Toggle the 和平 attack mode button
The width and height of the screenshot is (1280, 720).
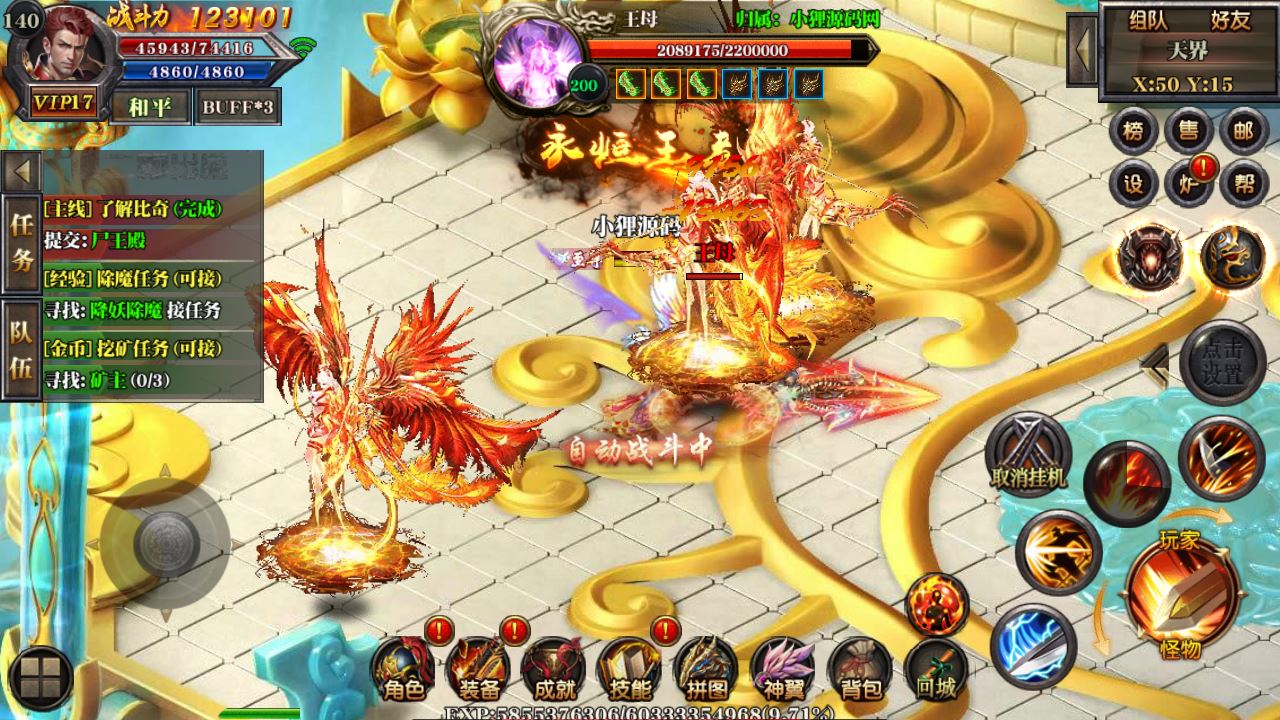[150, 106]
